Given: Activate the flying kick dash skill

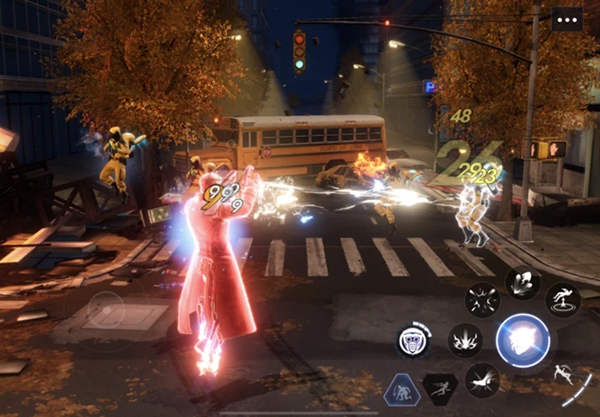Looking at the screenshot, I should tap(482, 380).
